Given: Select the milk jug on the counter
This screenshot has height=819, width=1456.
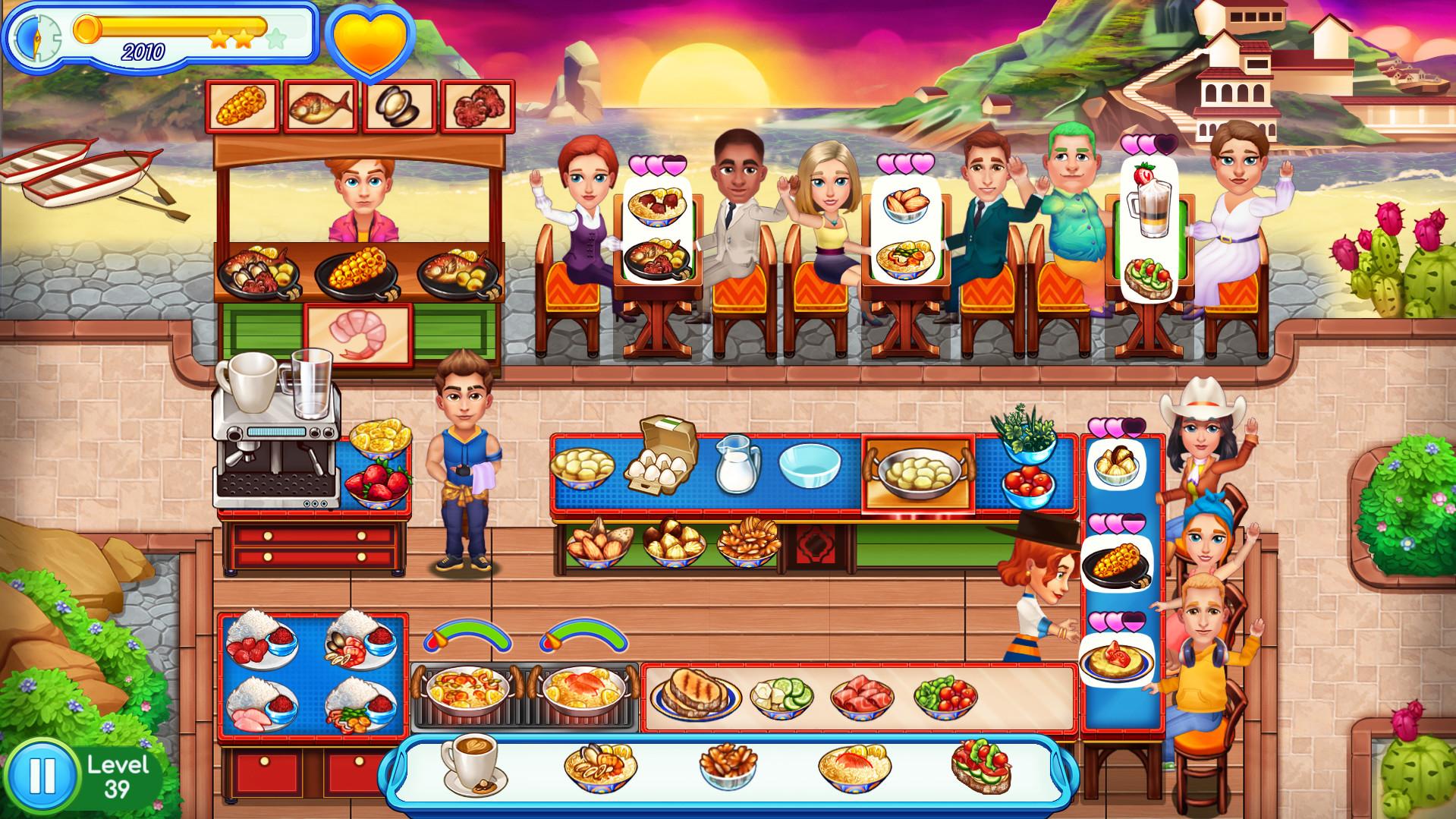Looking at the screenshot, I should [x=740, y=467].
